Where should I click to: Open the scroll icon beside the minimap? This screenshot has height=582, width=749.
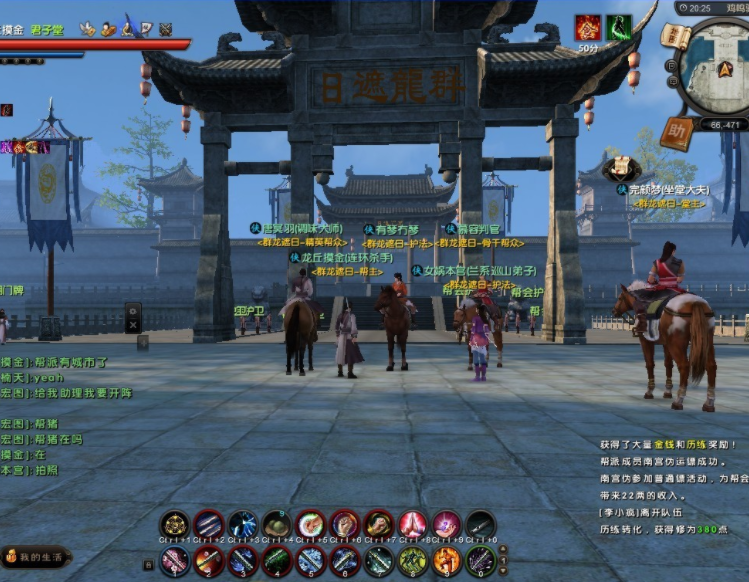(676, 38)
